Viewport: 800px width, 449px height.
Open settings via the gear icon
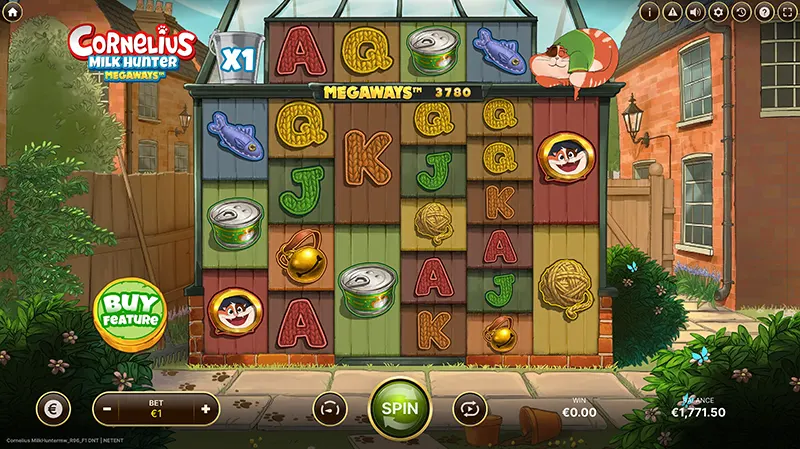point(718,12)
